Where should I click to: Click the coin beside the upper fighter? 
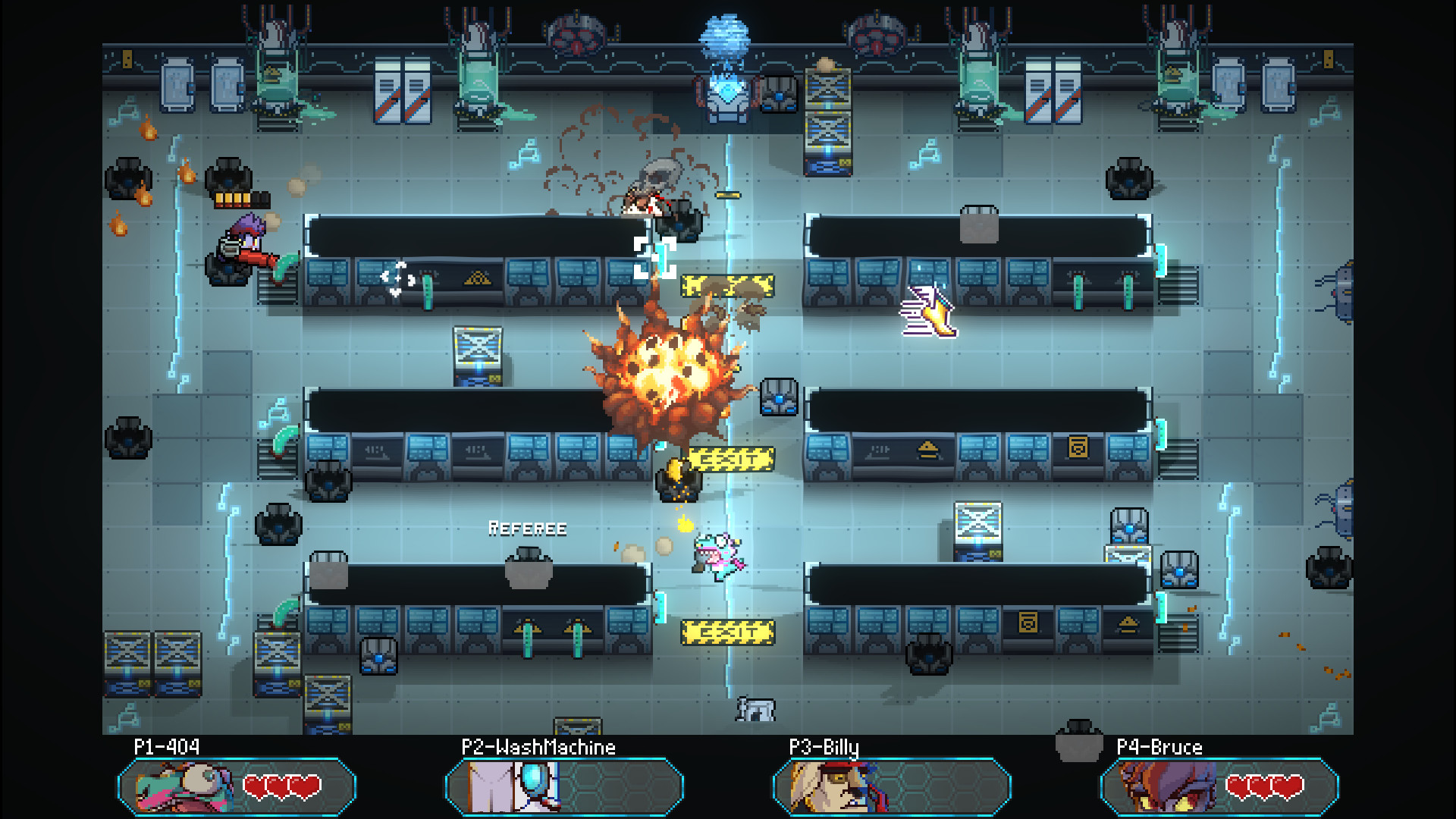coord(726,195)
